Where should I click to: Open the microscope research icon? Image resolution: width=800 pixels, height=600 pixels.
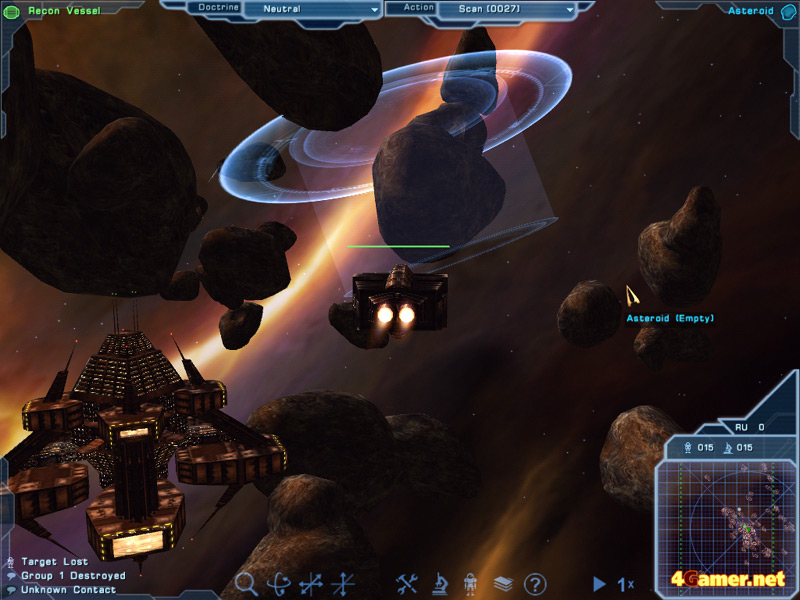click(439, 583)
